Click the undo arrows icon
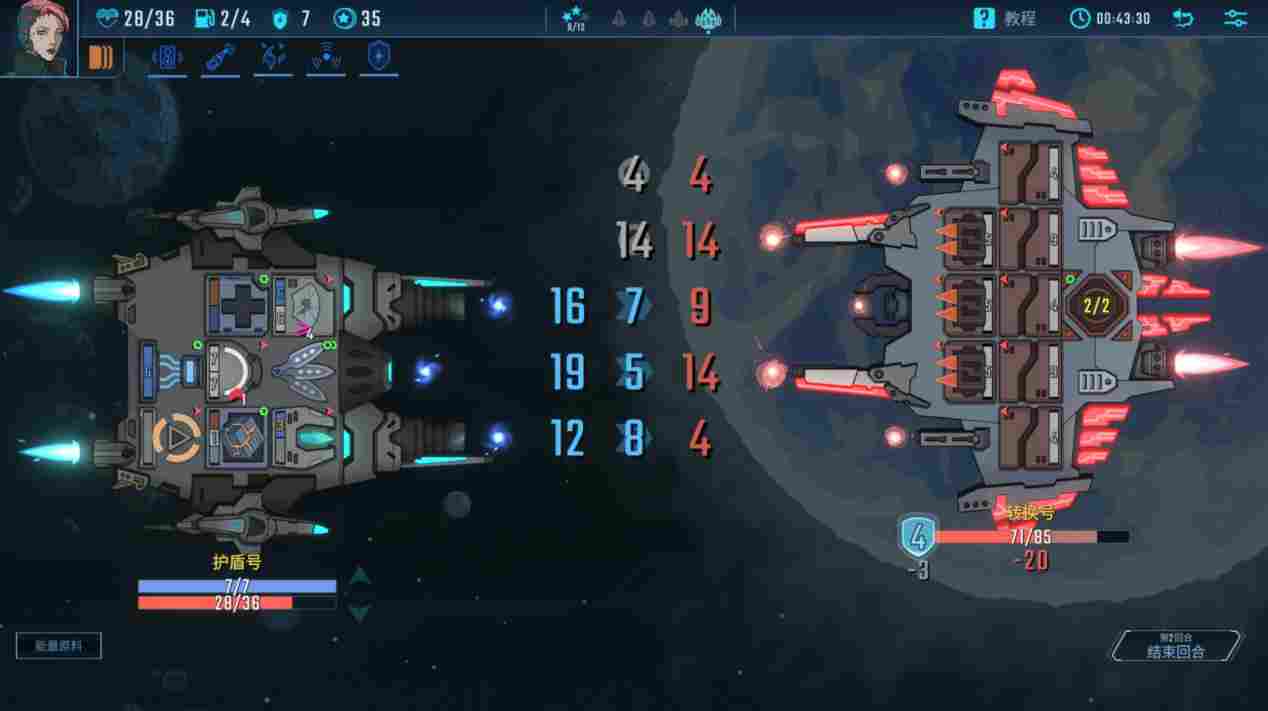Screen dimensions: 1268x711 [1183, 18]
